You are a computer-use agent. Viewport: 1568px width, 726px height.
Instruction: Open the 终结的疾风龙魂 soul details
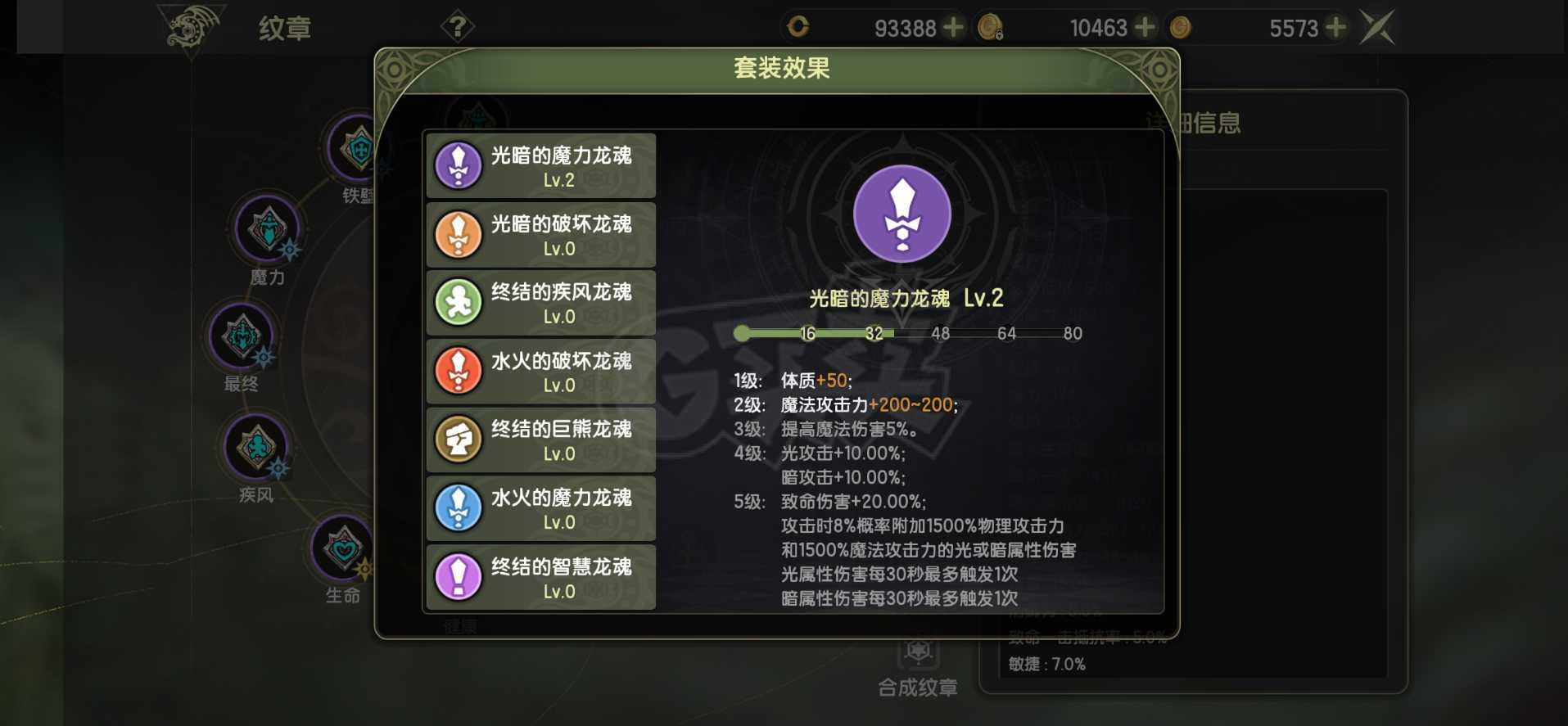pyautogui.click(x=539, y=304)
